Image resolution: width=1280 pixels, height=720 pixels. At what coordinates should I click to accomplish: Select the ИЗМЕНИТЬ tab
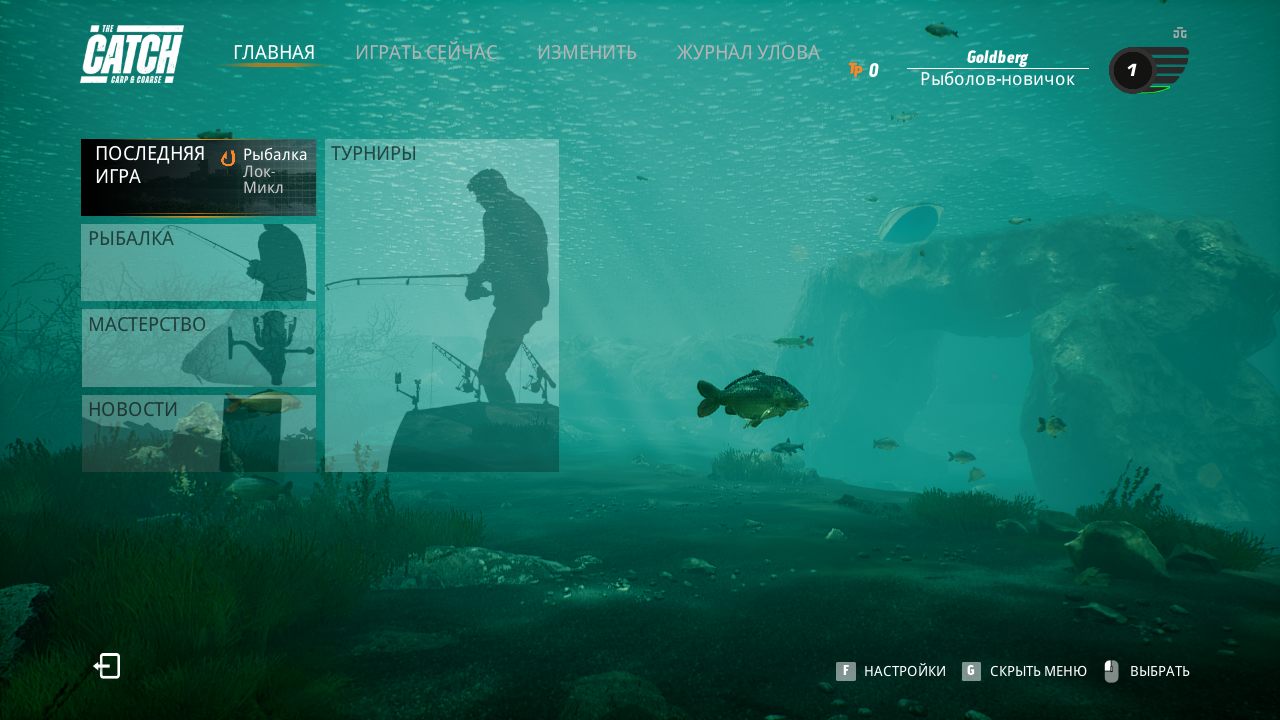pos(586,52)
